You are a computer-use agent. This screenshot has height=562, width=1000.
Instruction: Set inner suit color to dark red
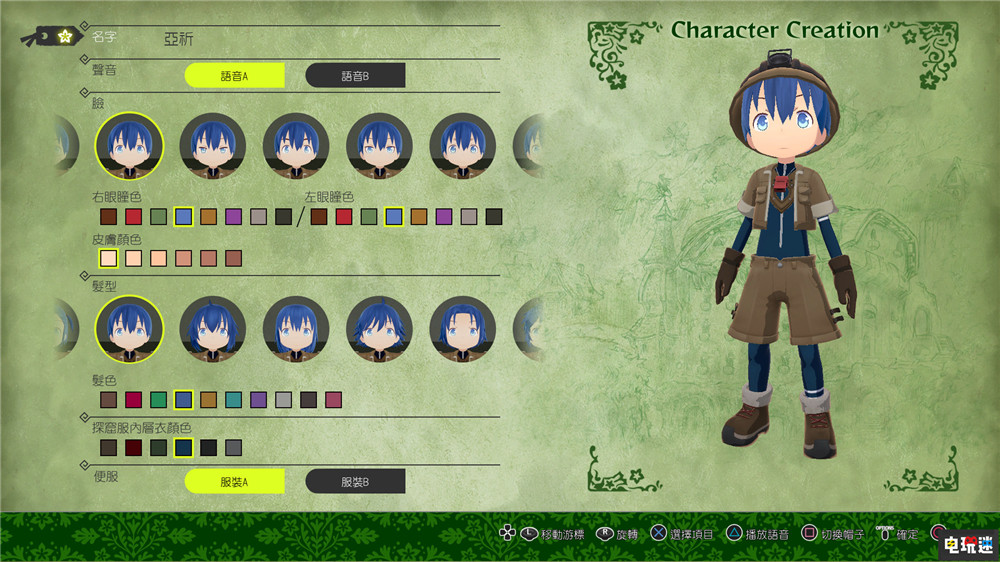click(x=133, y=448)
